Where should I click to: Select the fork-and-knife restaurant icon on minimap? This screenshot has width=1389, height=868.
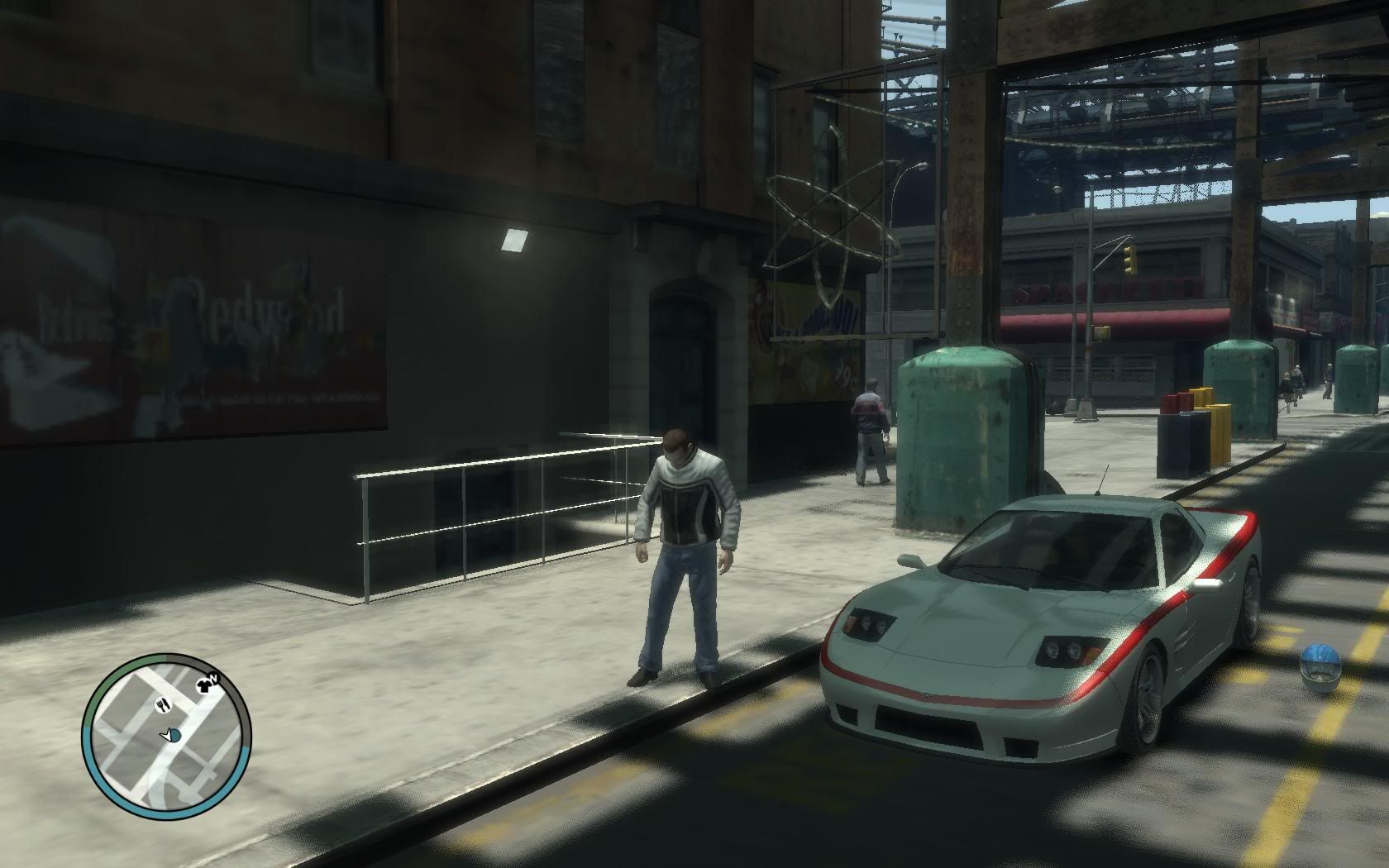pyautogui.click(x=163, y=704)
